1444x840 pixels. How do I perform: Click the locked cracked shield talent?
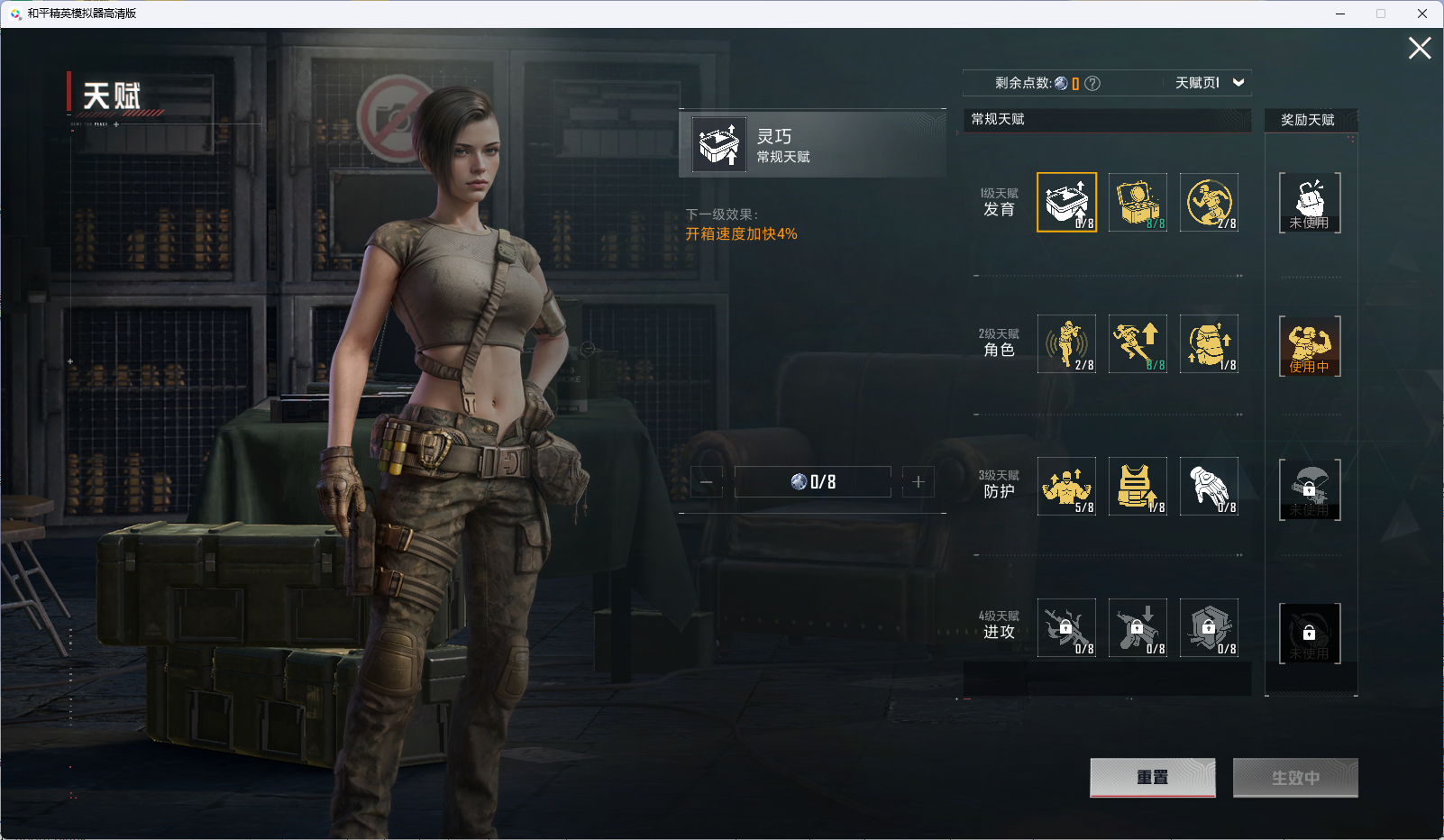pos(1209,627)
